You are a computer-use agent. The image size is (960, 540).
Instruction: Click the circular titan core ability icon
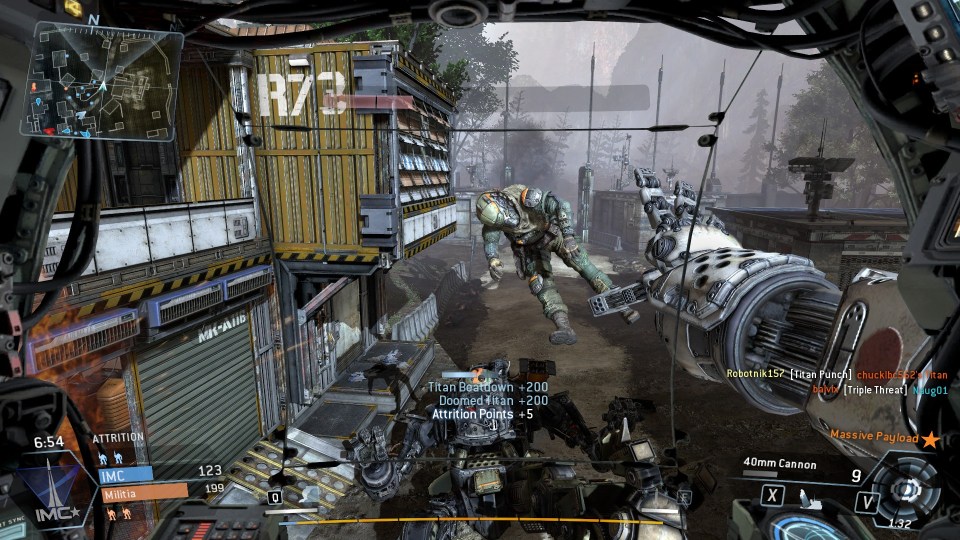point(907,489)
